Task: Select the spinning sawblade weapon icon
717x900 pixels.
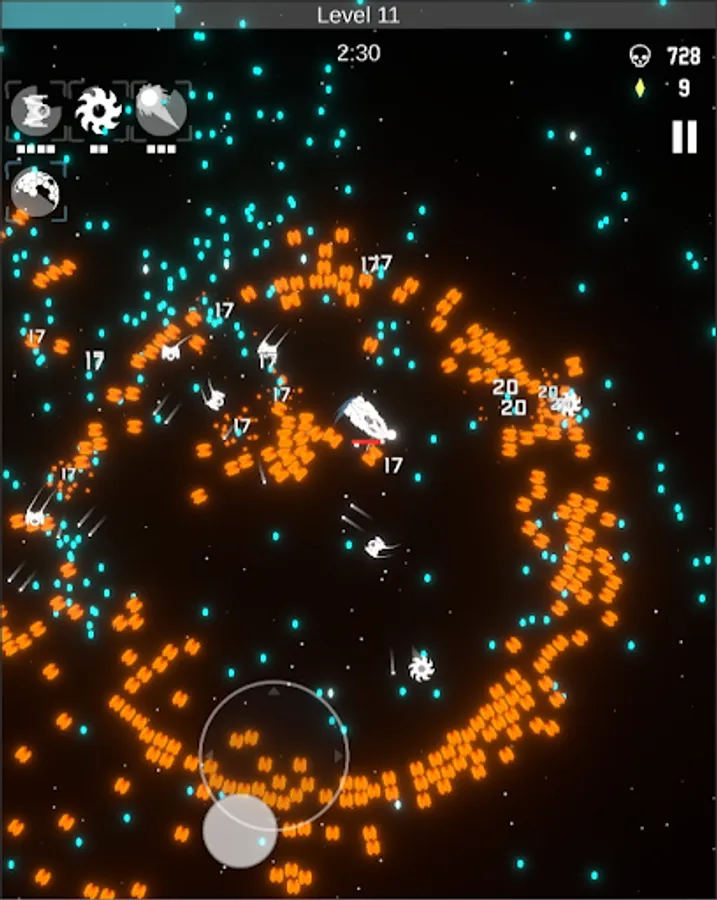Action: [98, 110]
